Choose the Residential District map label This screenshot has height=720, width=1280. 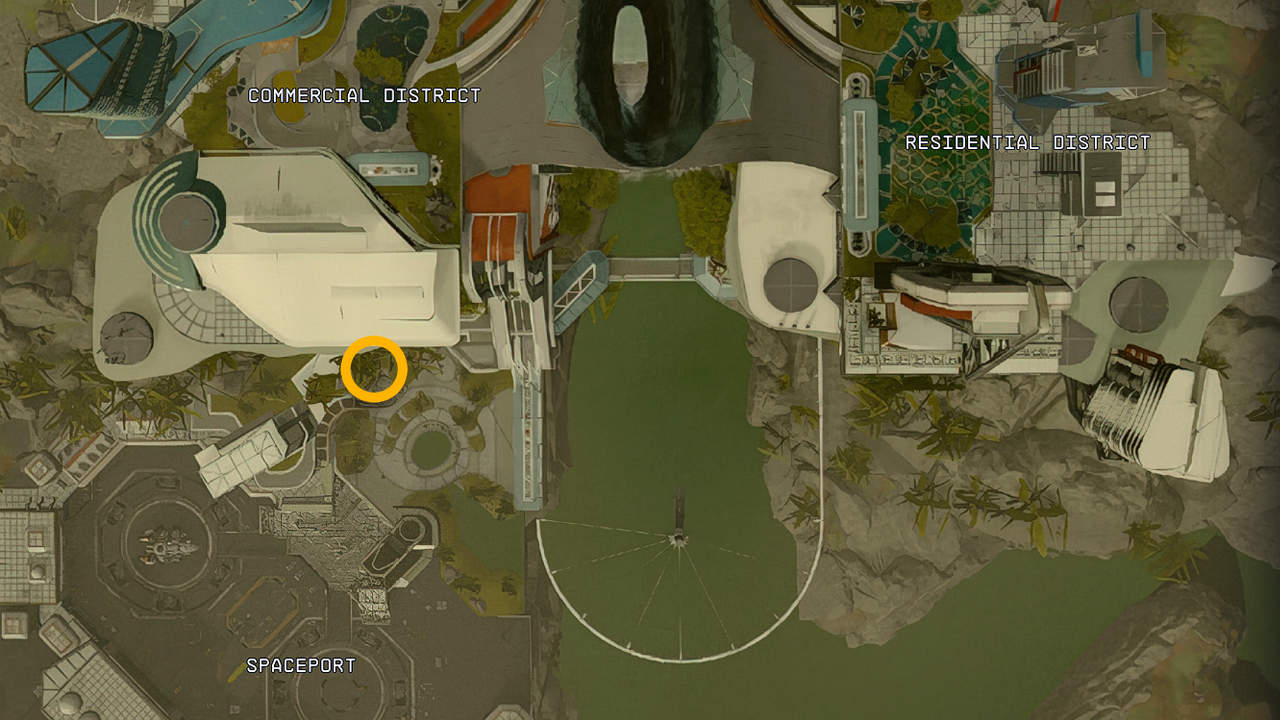[1027, 143]
